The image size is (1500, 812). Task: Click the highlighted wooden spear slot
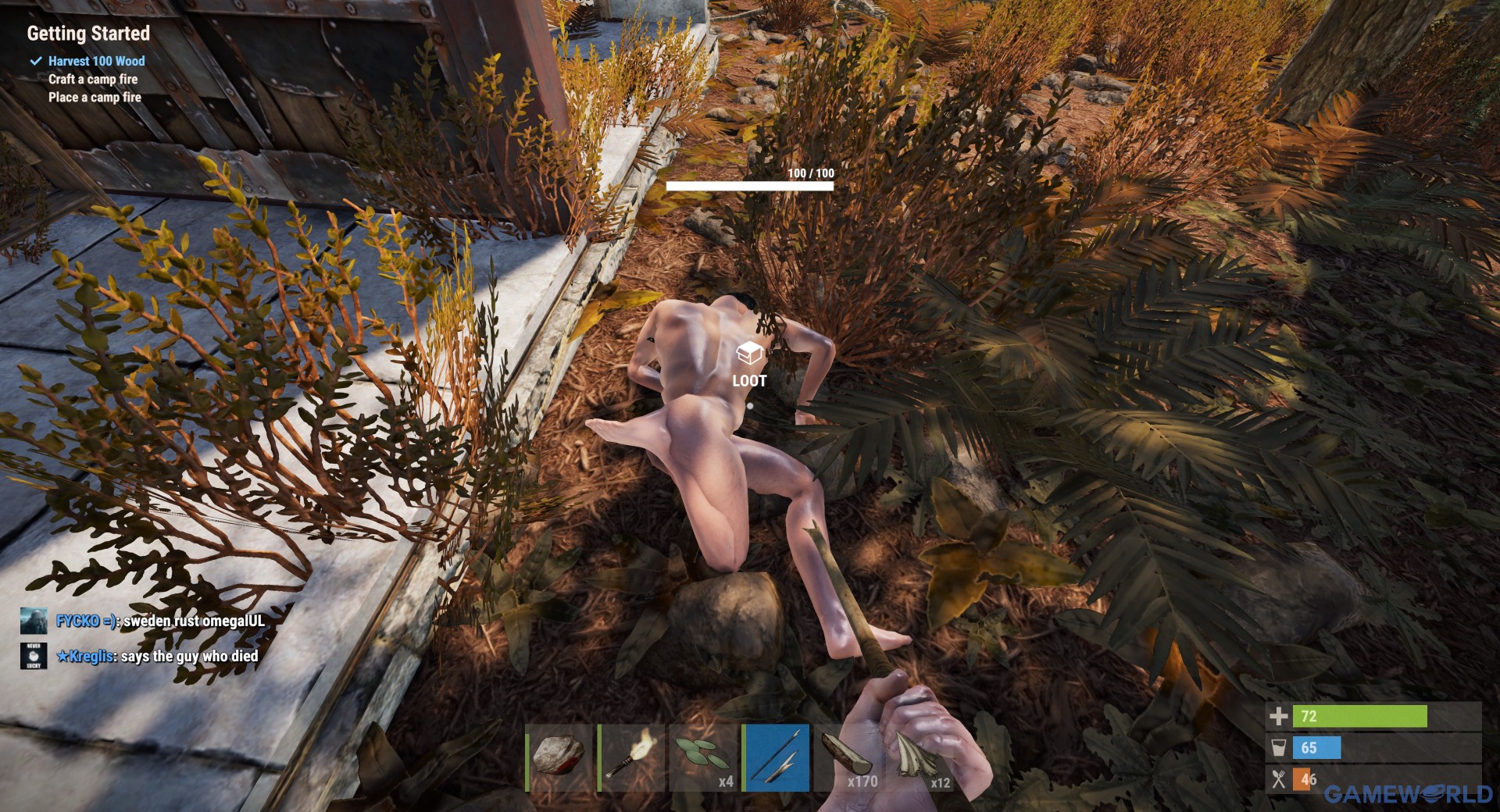click(x=776, y=757)
